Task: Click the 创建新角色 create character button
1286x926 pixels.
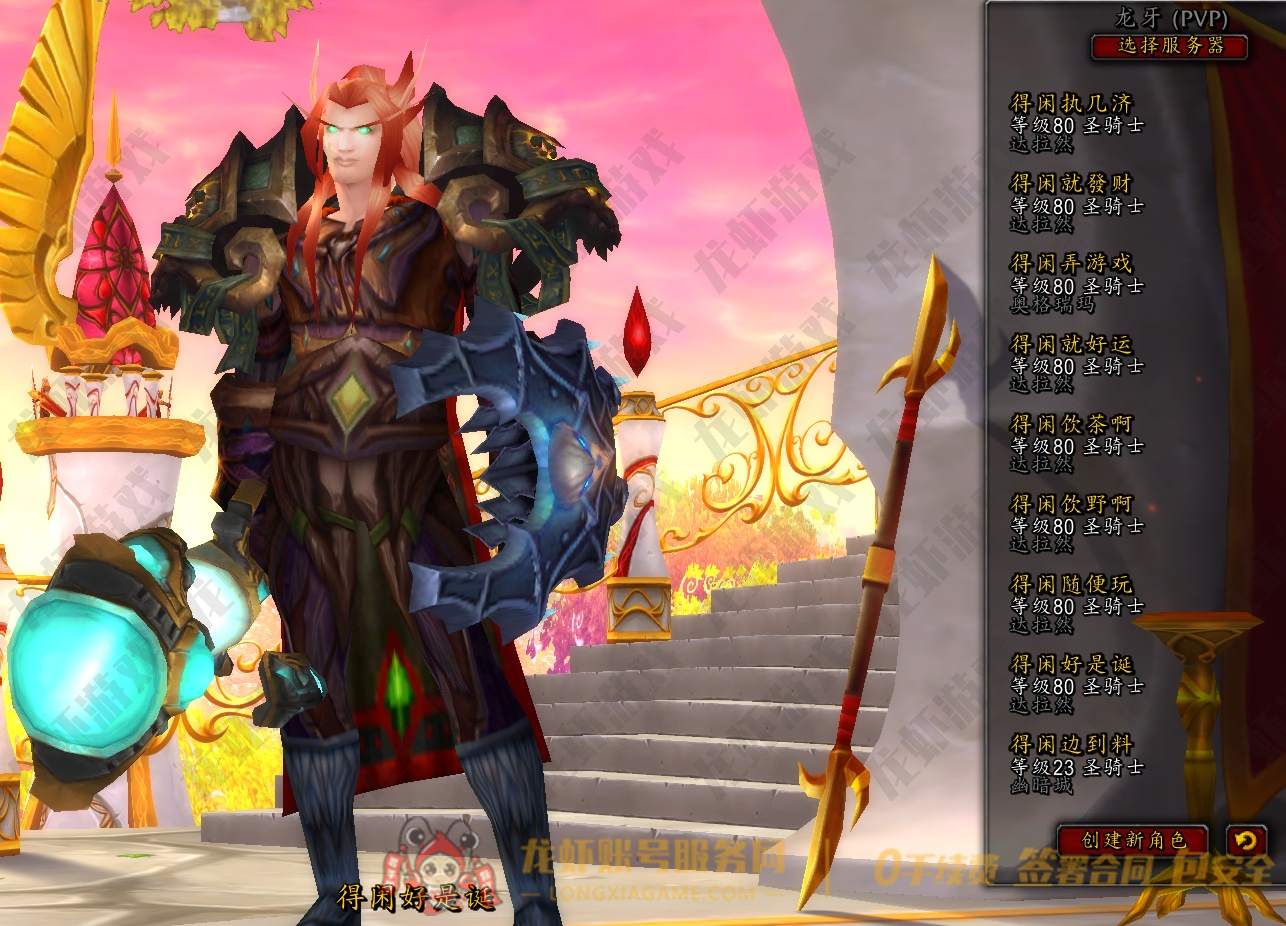Action: pyautogui.click(x=1132, y=840)
